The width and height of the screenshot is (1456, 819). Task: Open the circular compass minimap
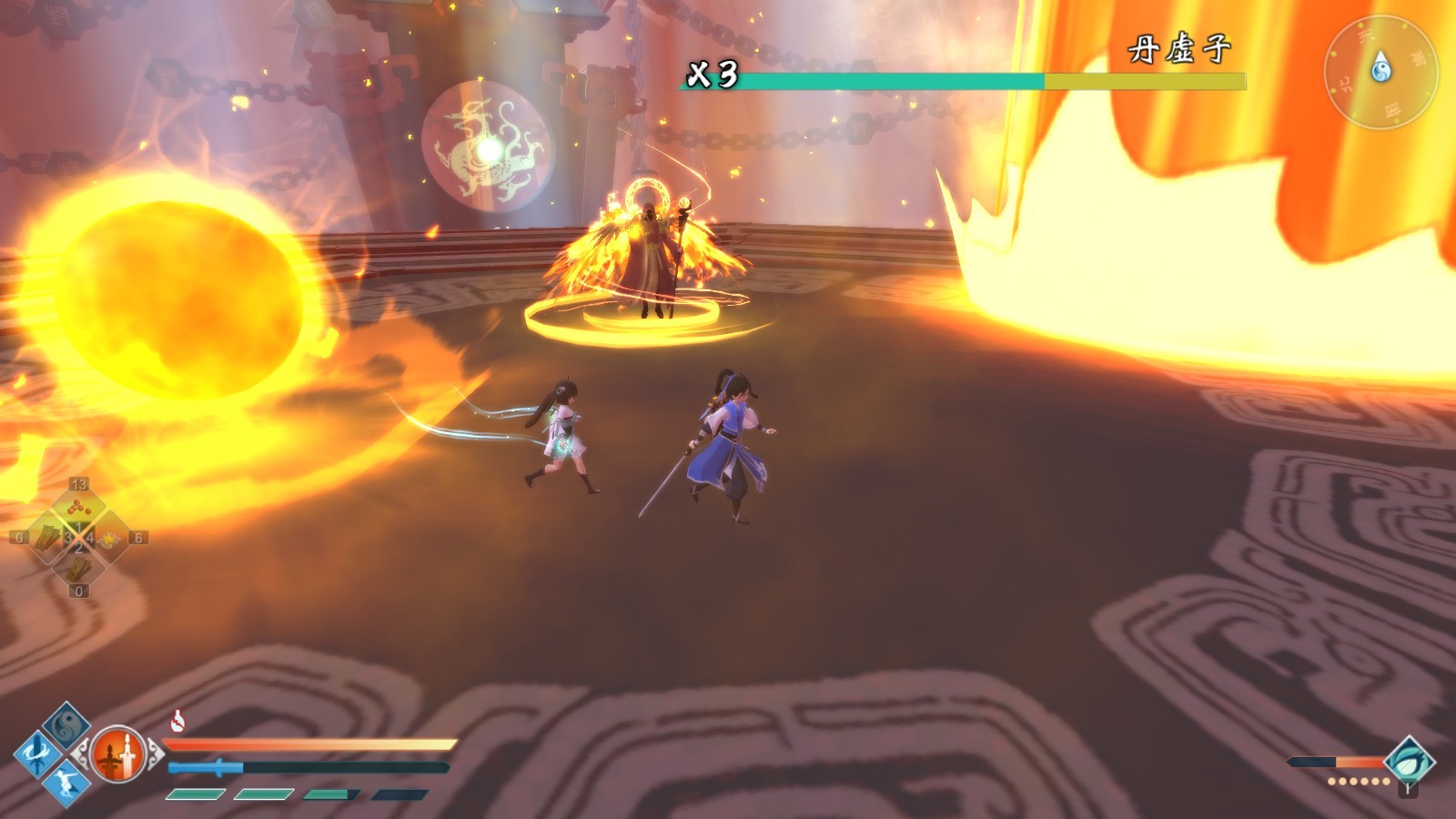coord(1380,71)
